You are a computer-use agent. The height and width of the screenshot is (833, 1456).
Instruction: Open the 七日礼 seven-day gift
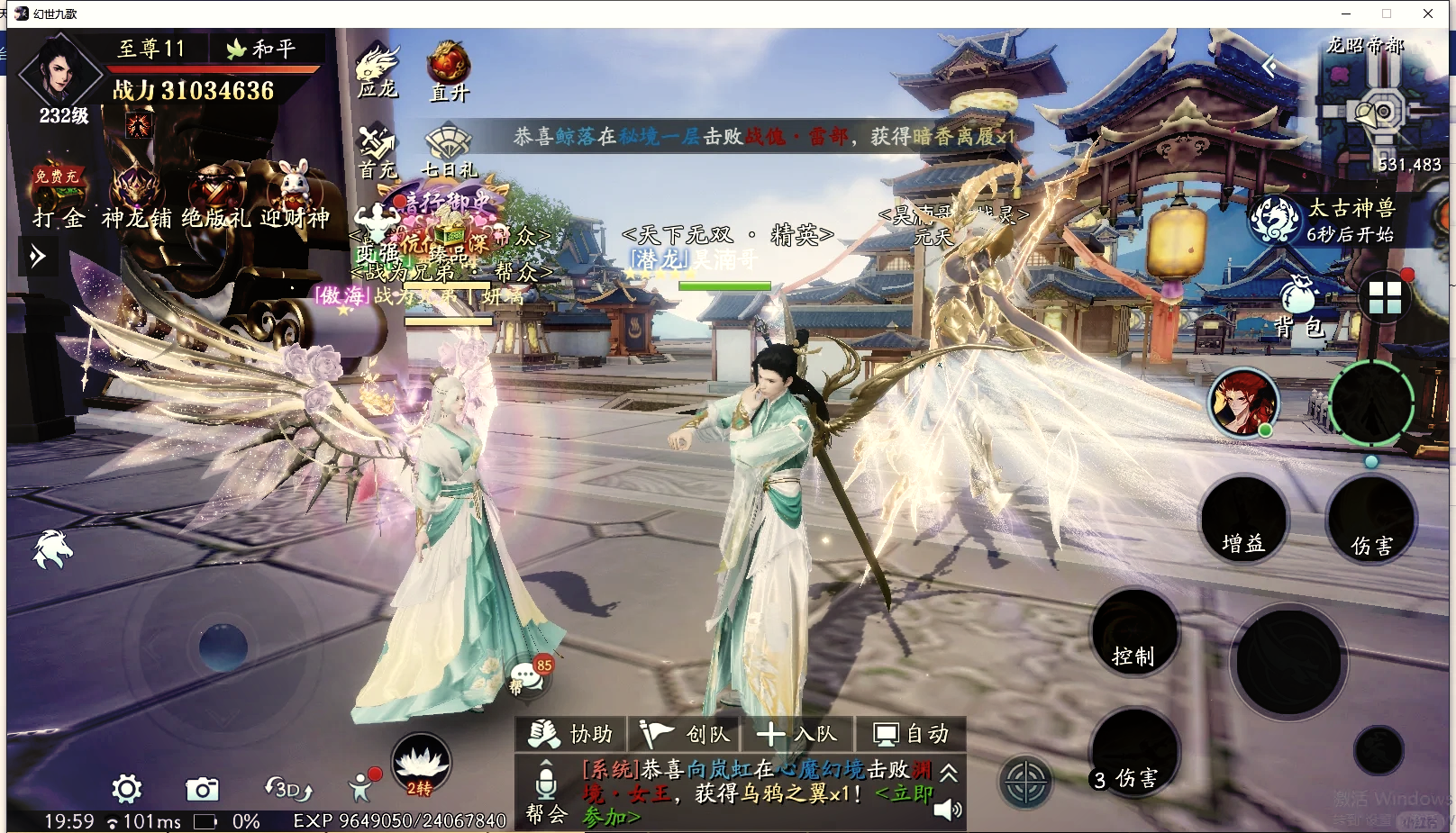coord(448,151)
